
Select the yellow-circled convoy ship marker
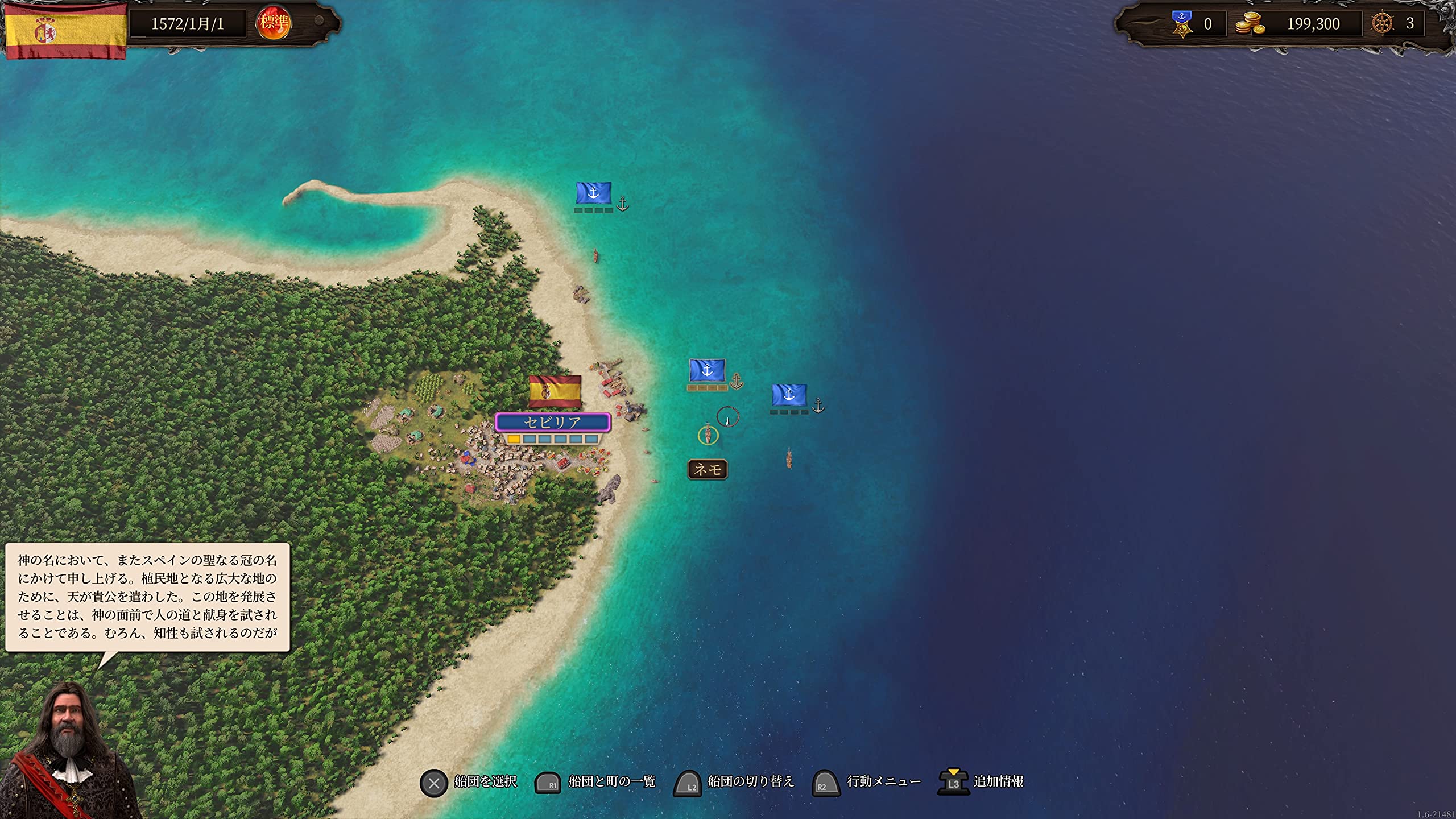pos(708,435)
